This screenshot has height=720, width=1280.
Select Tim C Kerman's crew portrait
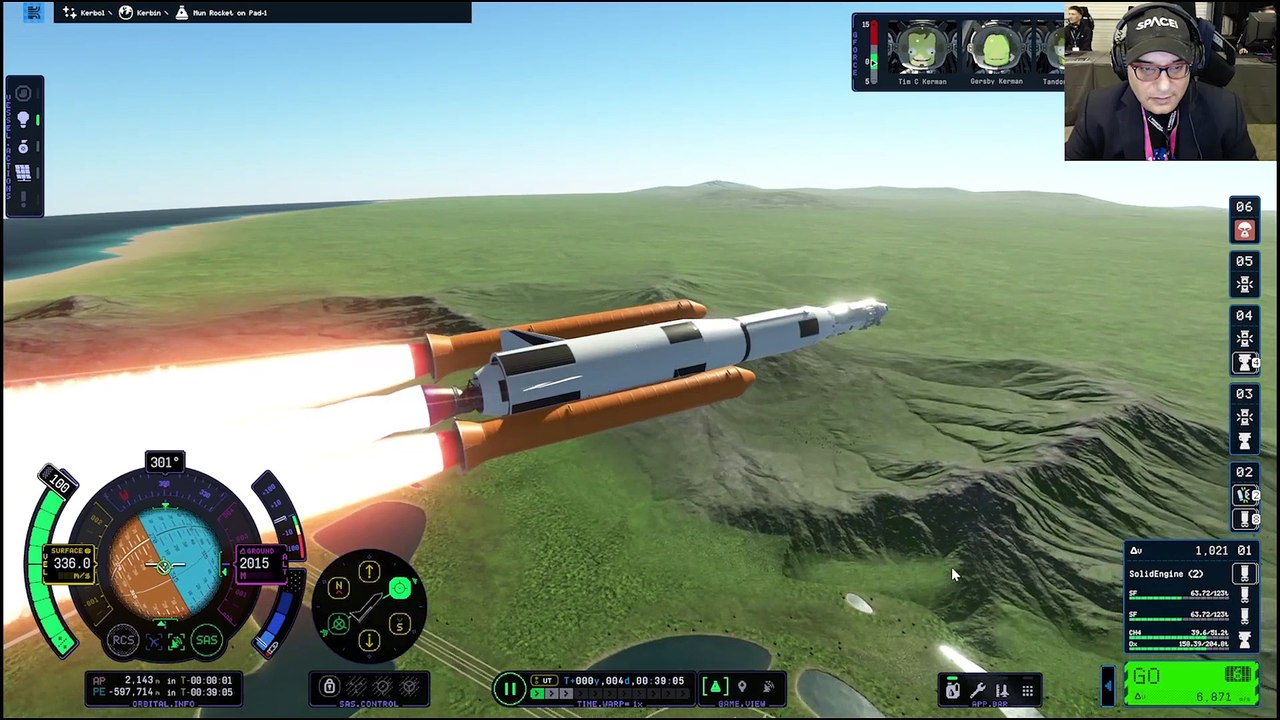pyautogui.click(x=921, y=52)
